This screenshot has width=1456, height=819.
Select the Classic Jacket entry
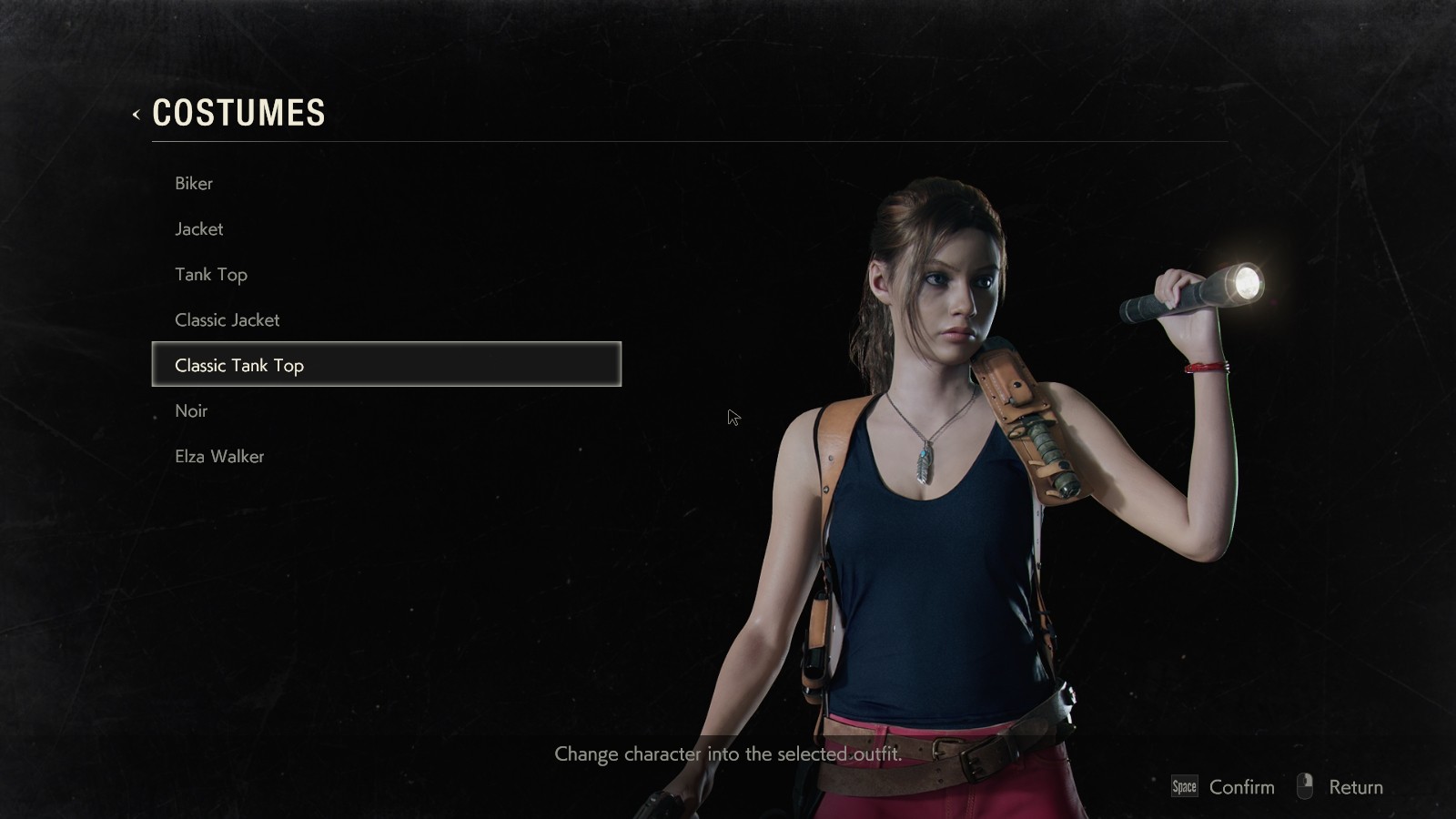pos(227,319)
